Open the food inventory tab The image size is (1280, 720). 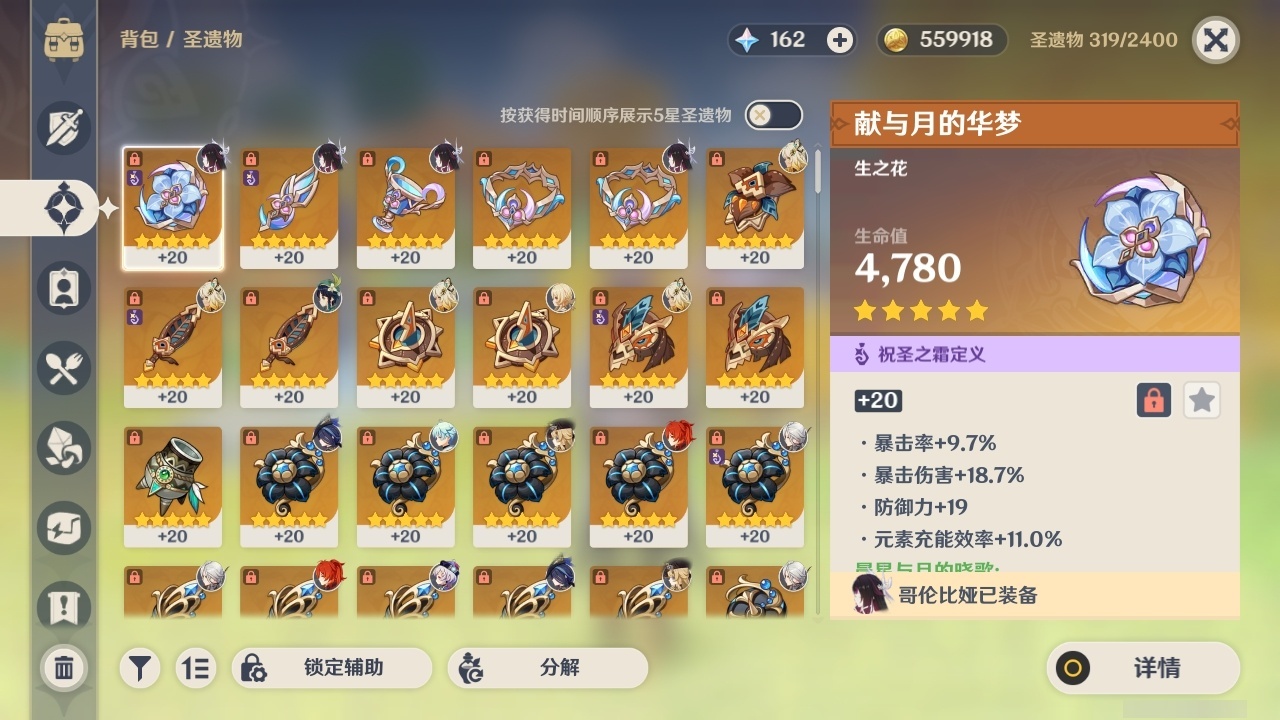[63, 367]
